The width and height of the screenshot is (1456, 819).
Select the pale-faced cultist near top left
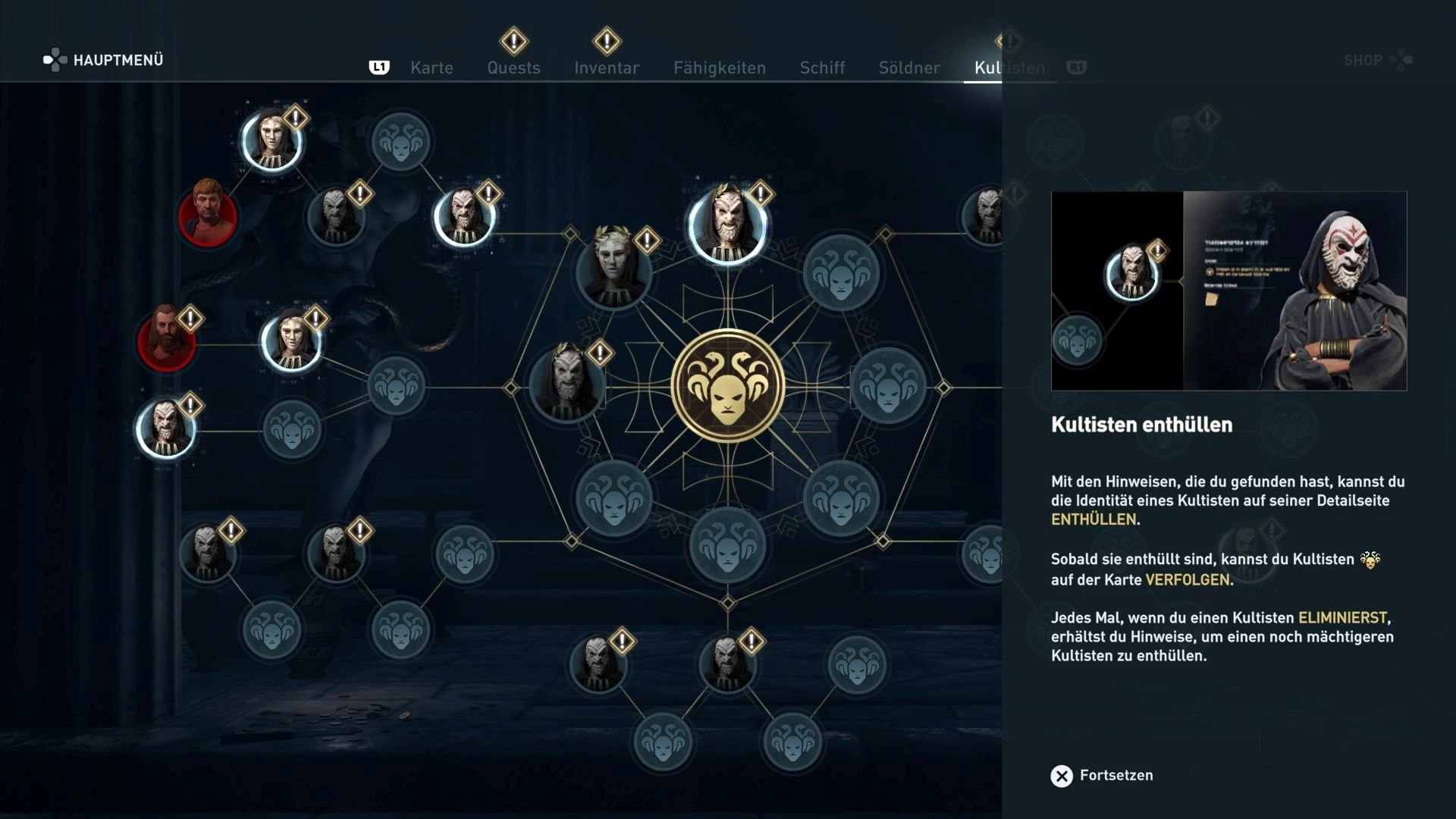[x=271, y=140]
